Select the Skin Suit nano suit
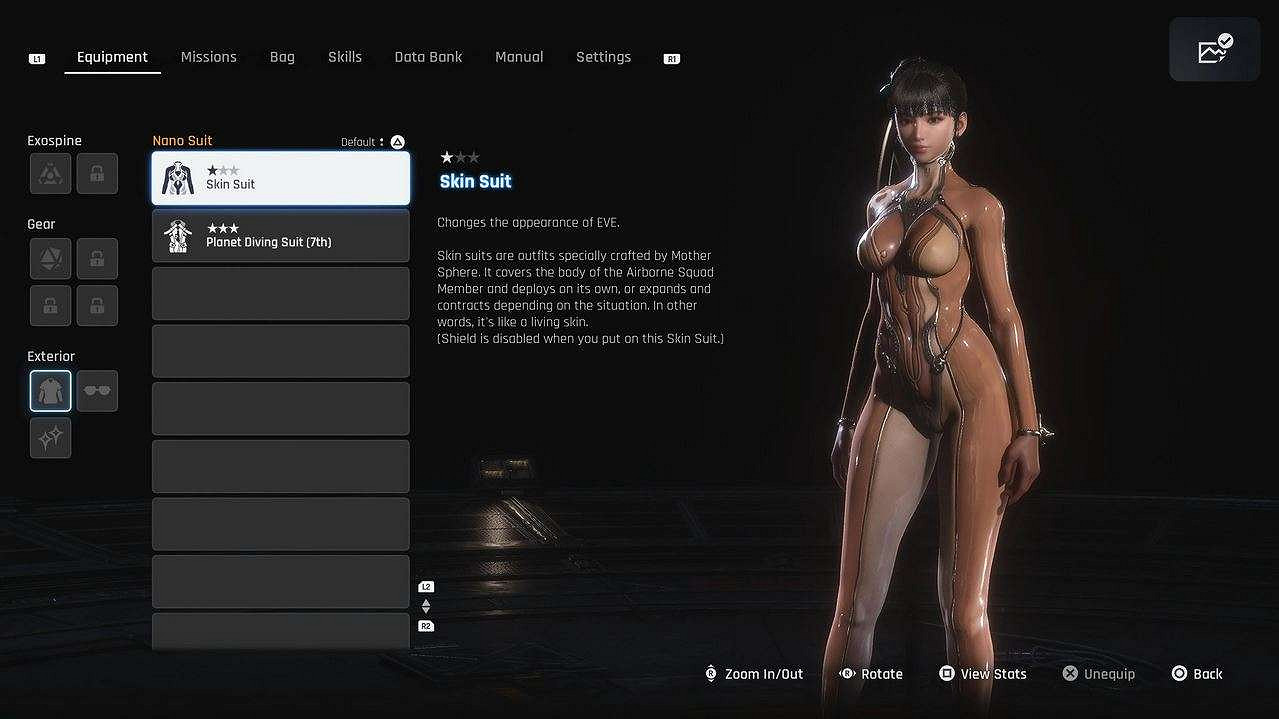This screenshot has width=1279, height=719. [281, 178]
